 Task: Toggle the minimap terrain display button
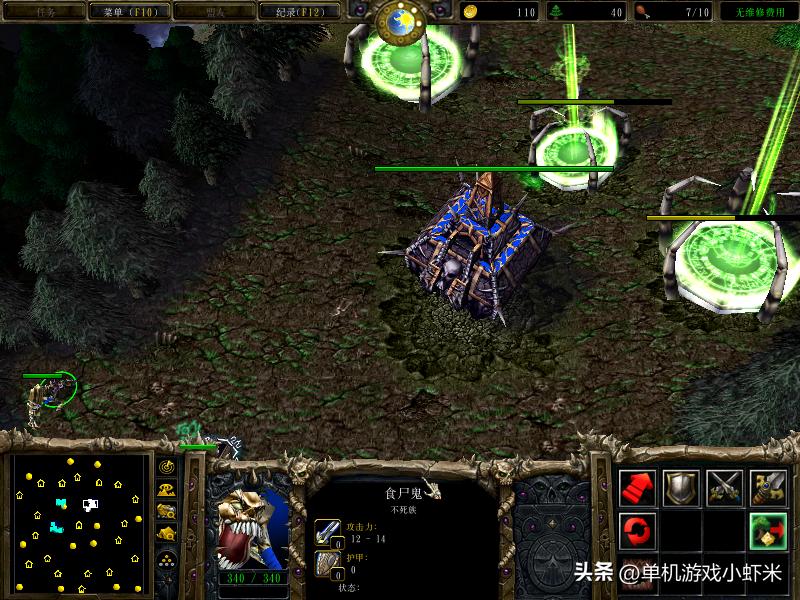tap(166, 489)
